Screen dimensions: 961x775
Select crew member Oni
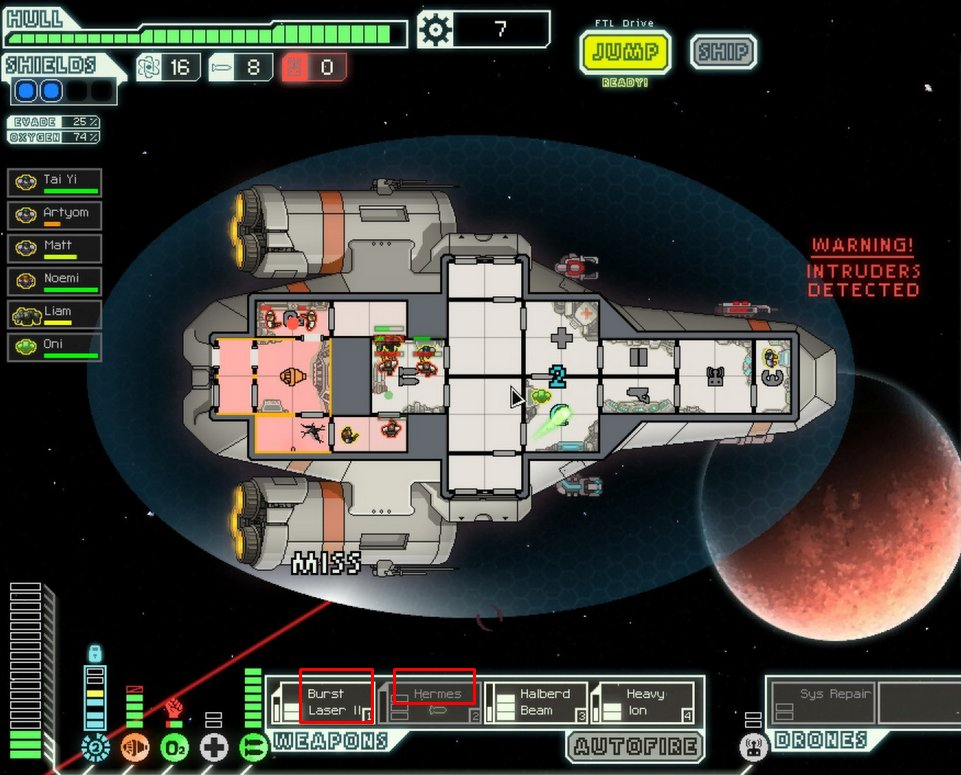click(x=55, y=347)
